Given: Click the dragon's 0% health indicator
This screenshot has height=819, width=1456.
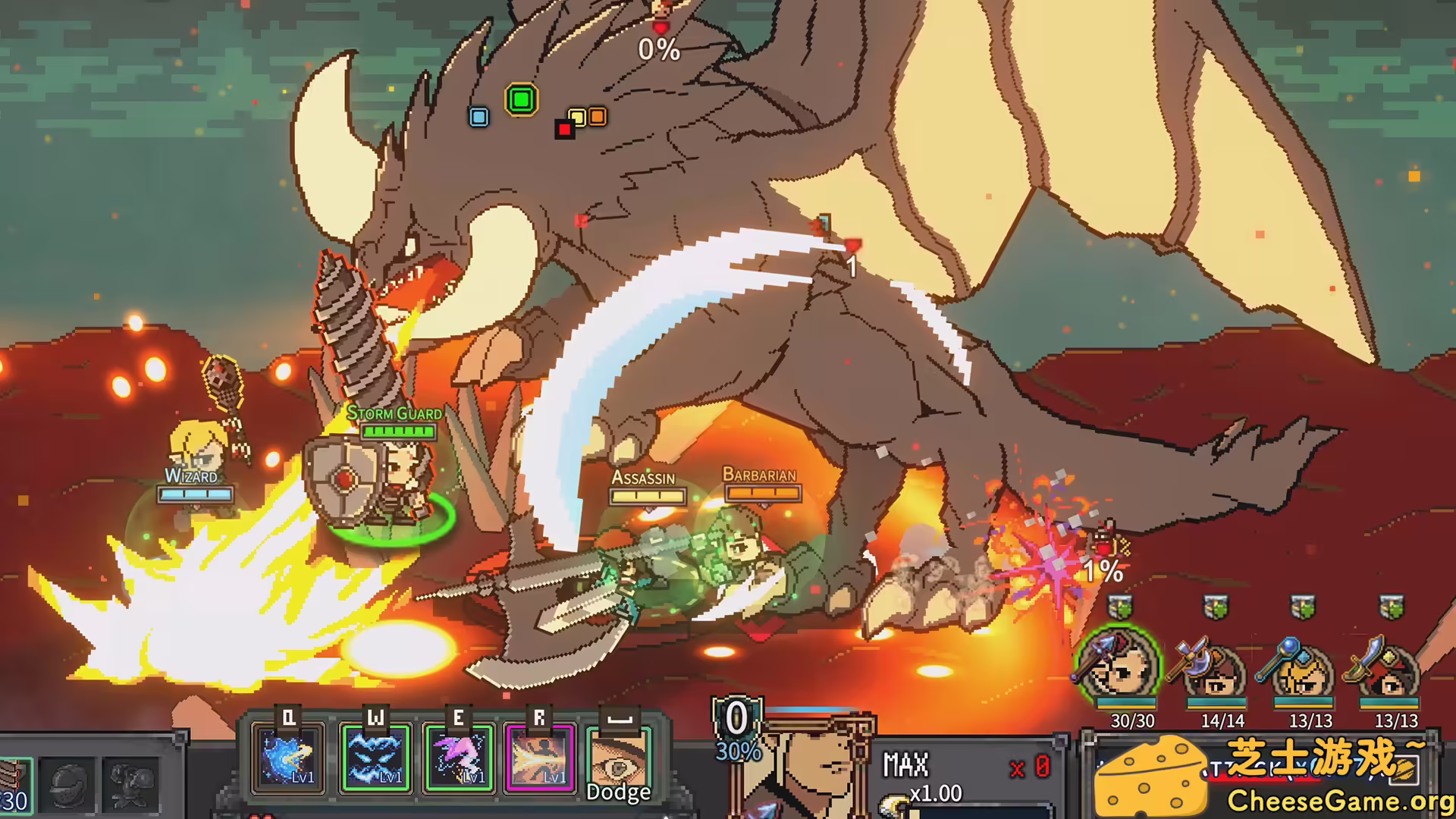Looking at the screenshot, I should point(660,51).
